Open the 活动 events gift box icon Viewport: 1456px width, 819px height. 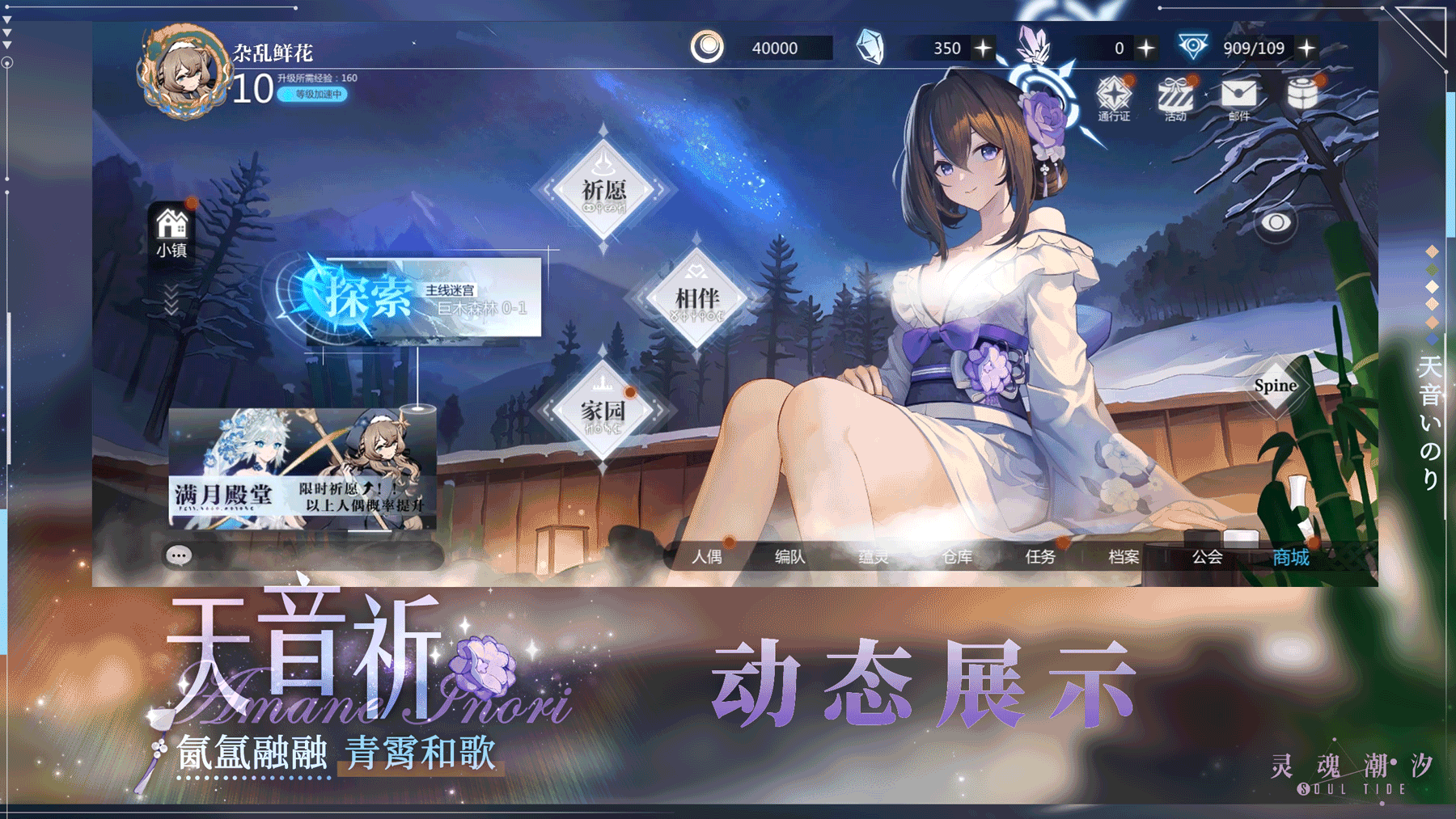[1175, 96]
